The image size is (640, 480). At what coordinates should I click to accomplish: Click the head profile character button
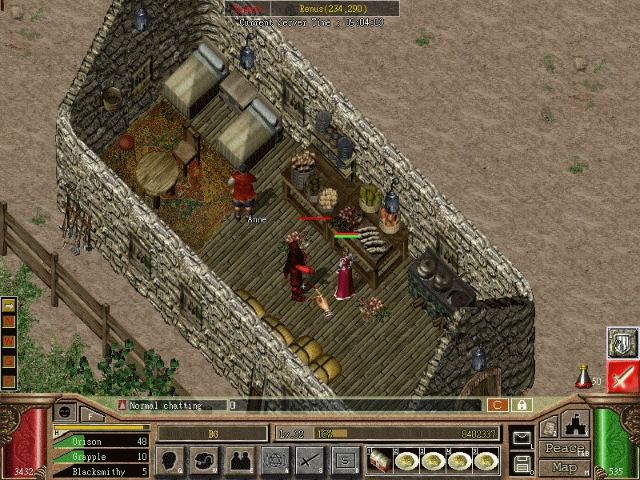point(171,461)
